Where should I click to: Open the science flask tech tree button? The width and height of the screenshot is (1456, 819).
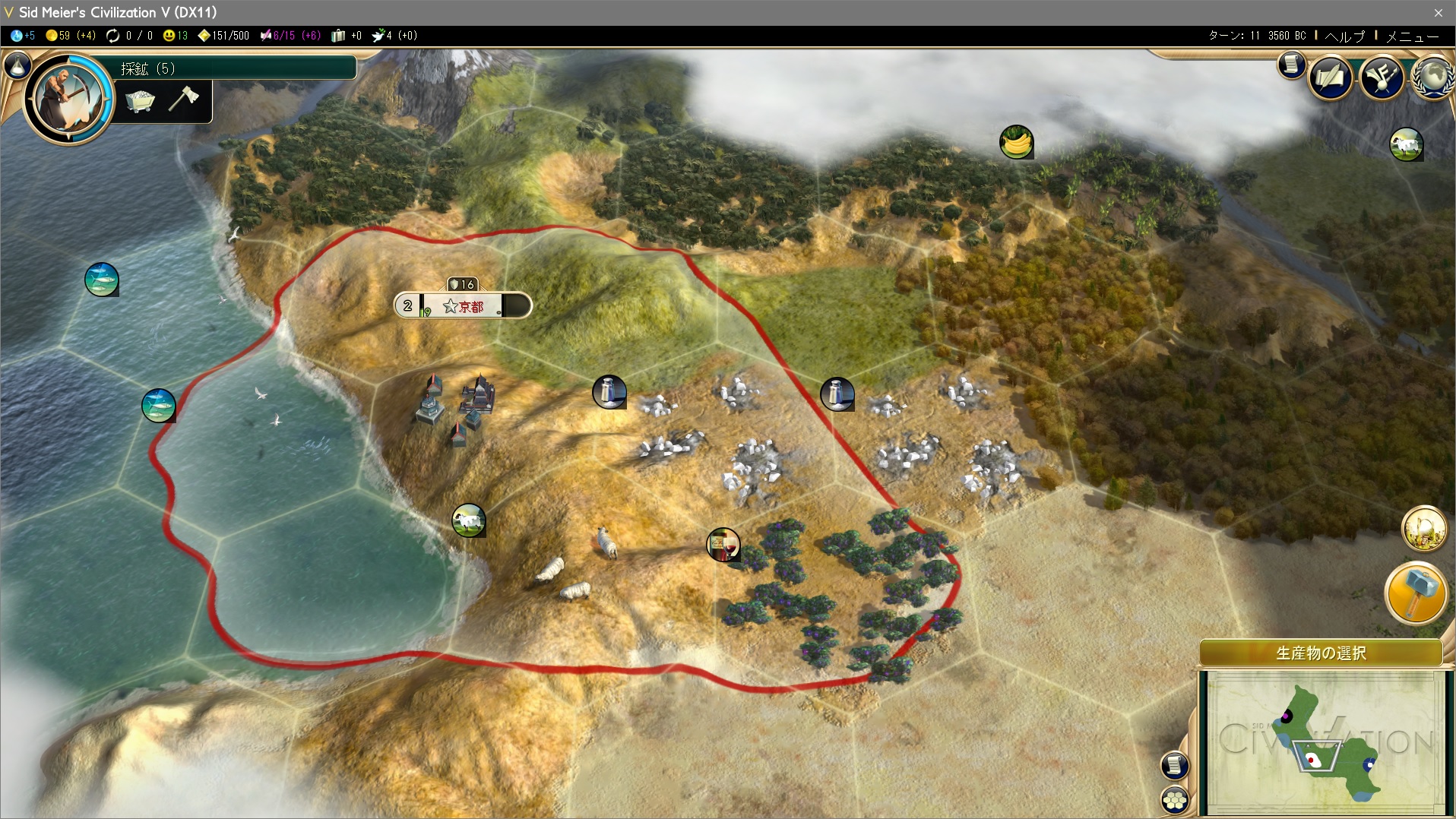[x=17, y=67]
